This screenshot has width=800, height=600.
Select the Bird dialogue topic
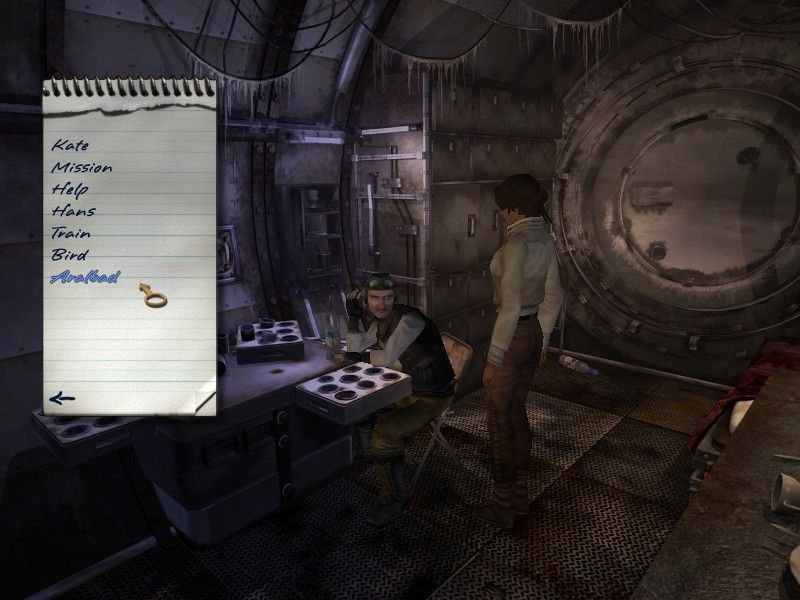70,255
